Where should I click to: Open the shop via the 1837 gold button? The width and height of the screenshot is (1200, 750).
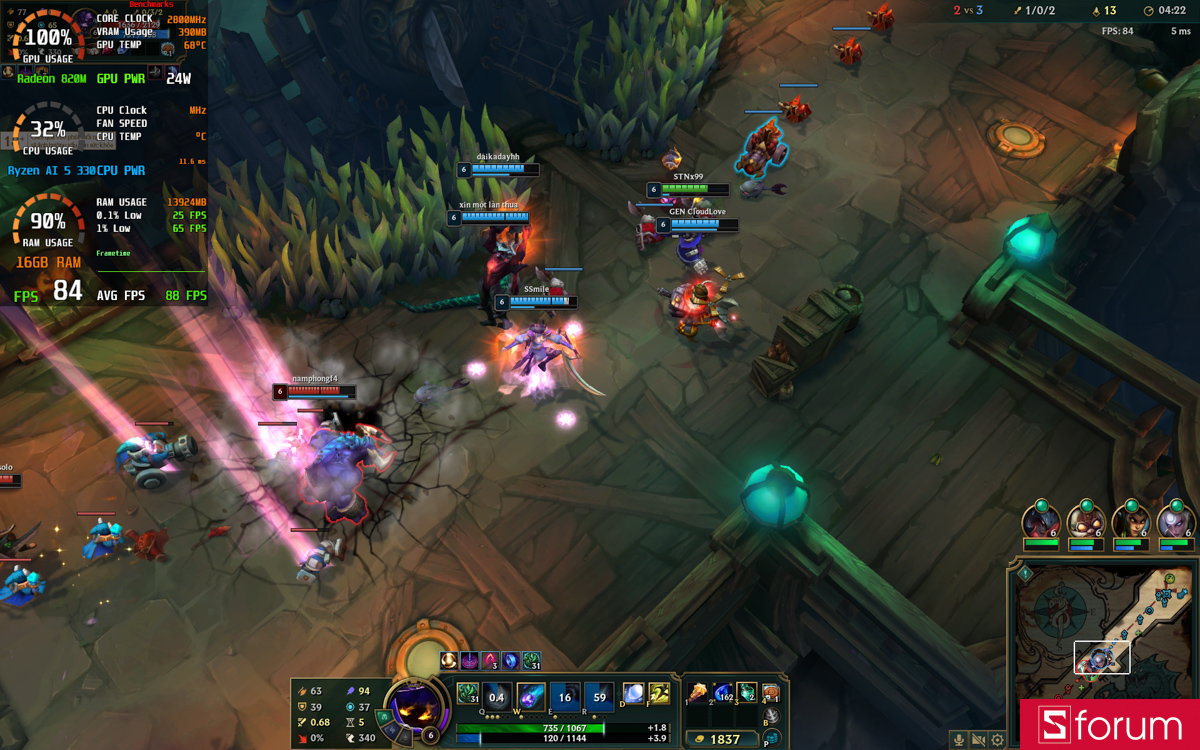(726, 739)
